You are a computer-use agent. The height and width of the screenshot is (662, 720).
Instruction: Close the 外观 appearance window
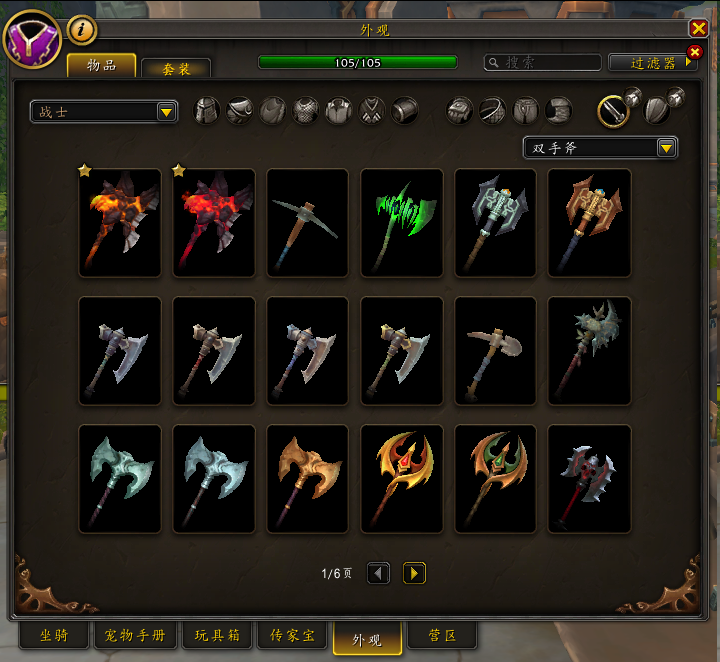click(698, 29)
